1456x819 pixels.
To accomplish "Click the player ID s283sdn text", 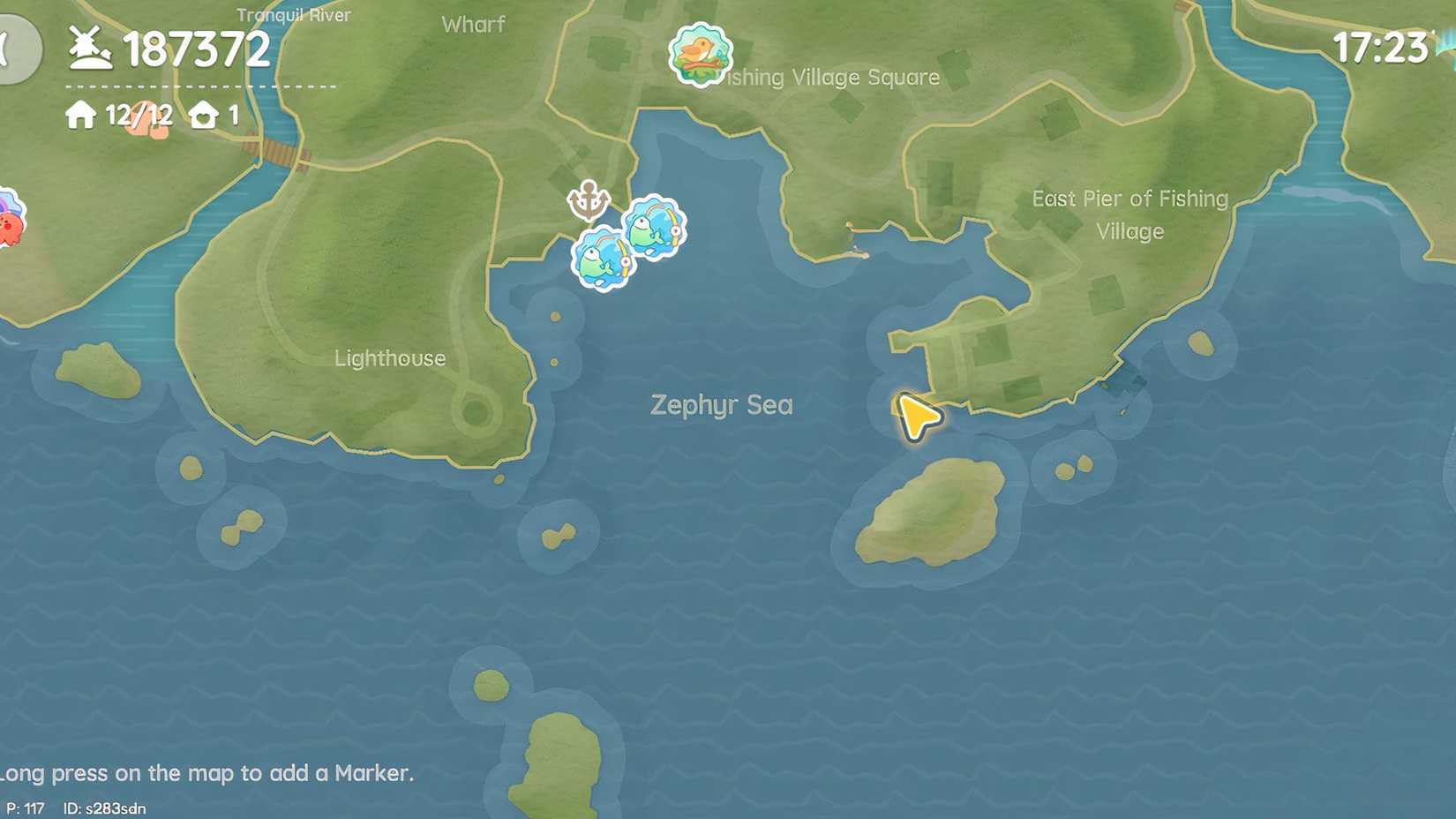I will (106, 806).
